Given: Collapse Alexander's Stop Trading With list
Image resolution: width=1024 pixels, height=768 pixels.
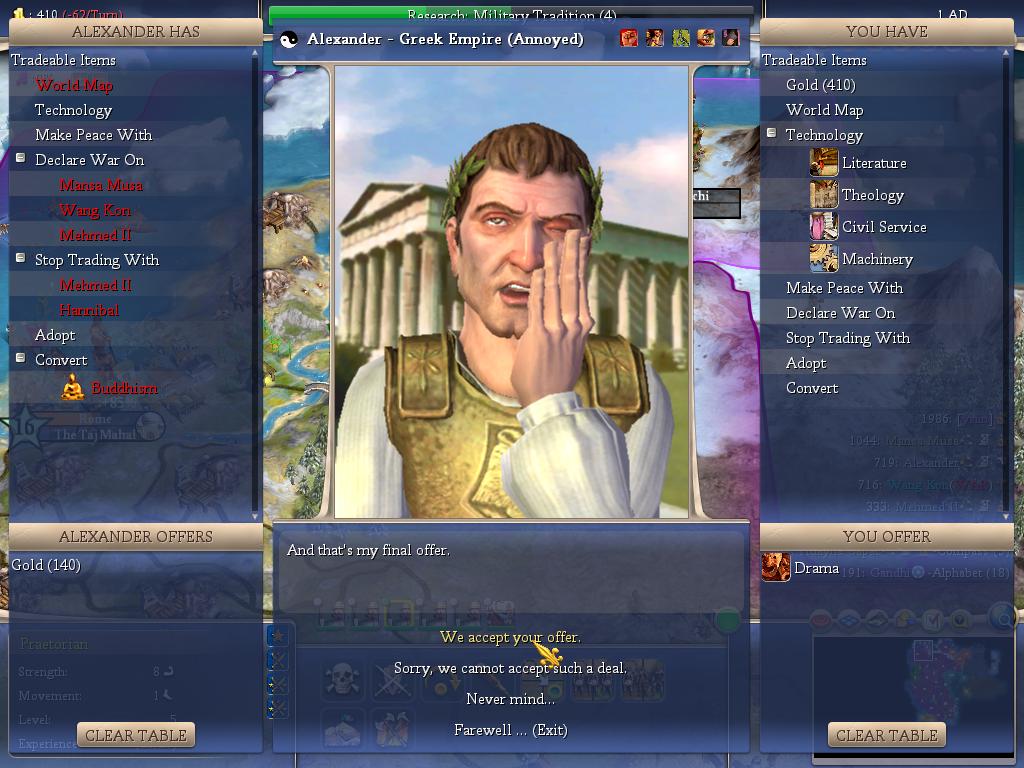Looking at the screenshot, I should point(21,259).
